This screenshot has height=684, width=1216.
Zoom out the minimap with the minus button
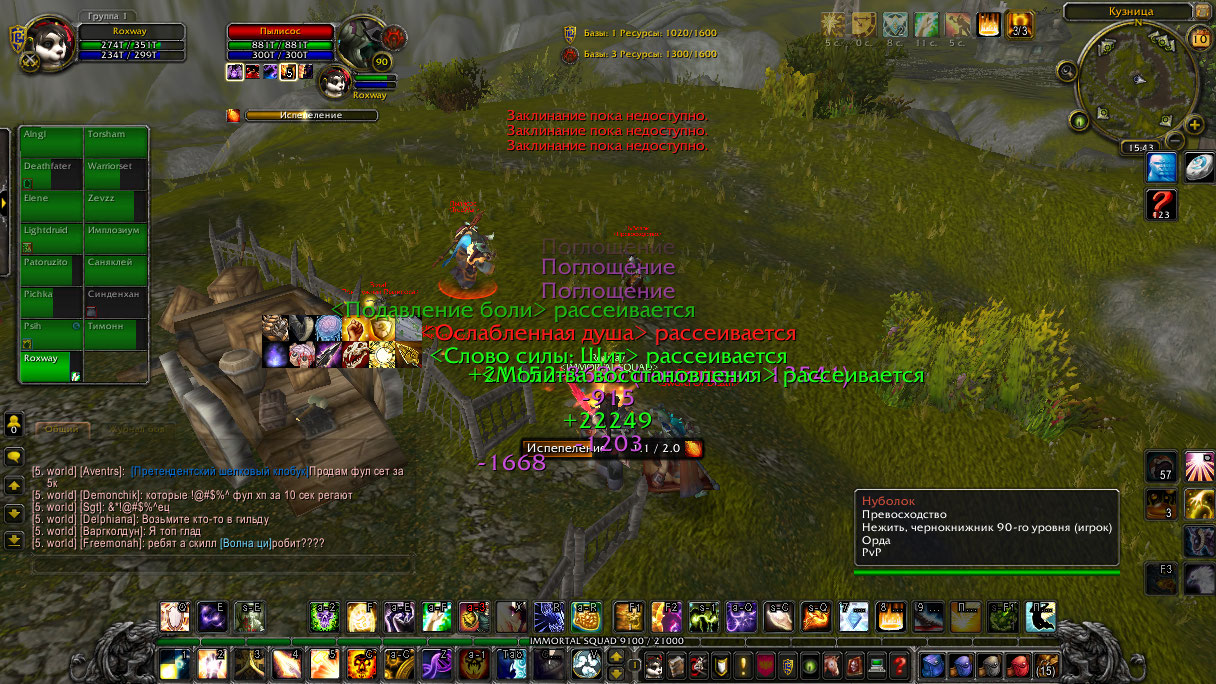[1176, 141]
